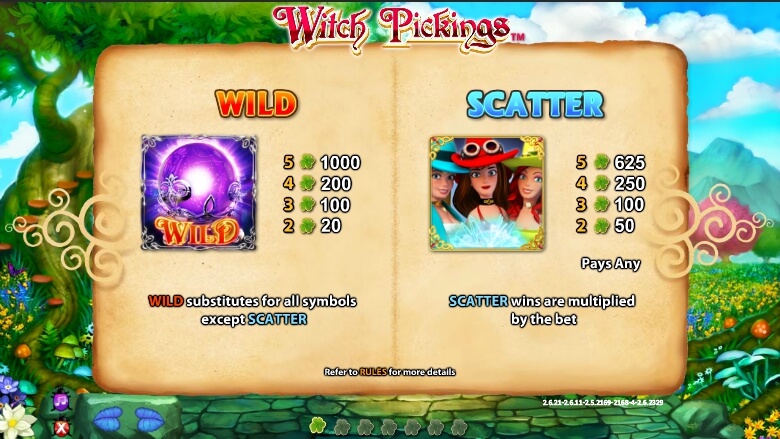Go to the previous paytable page
Screen dimensions: 780x439
pyautogui.click(x=106, y=416)
